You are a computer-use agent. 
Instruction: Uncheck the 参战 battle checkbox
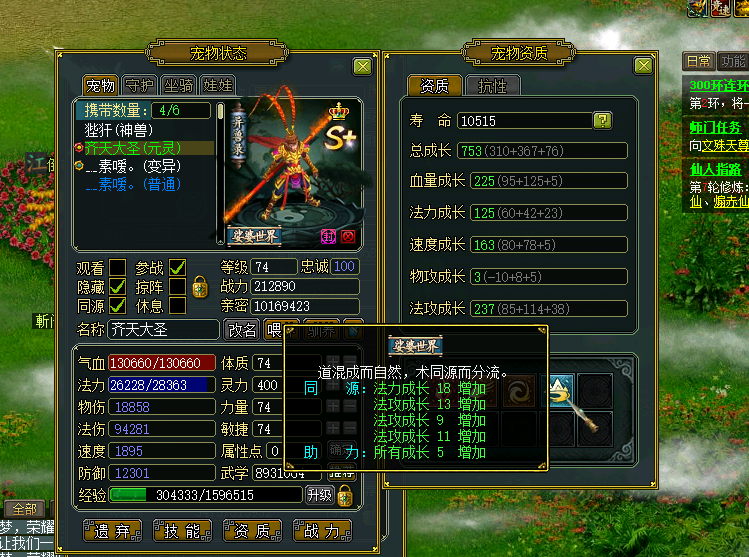(x=178, y=267)
